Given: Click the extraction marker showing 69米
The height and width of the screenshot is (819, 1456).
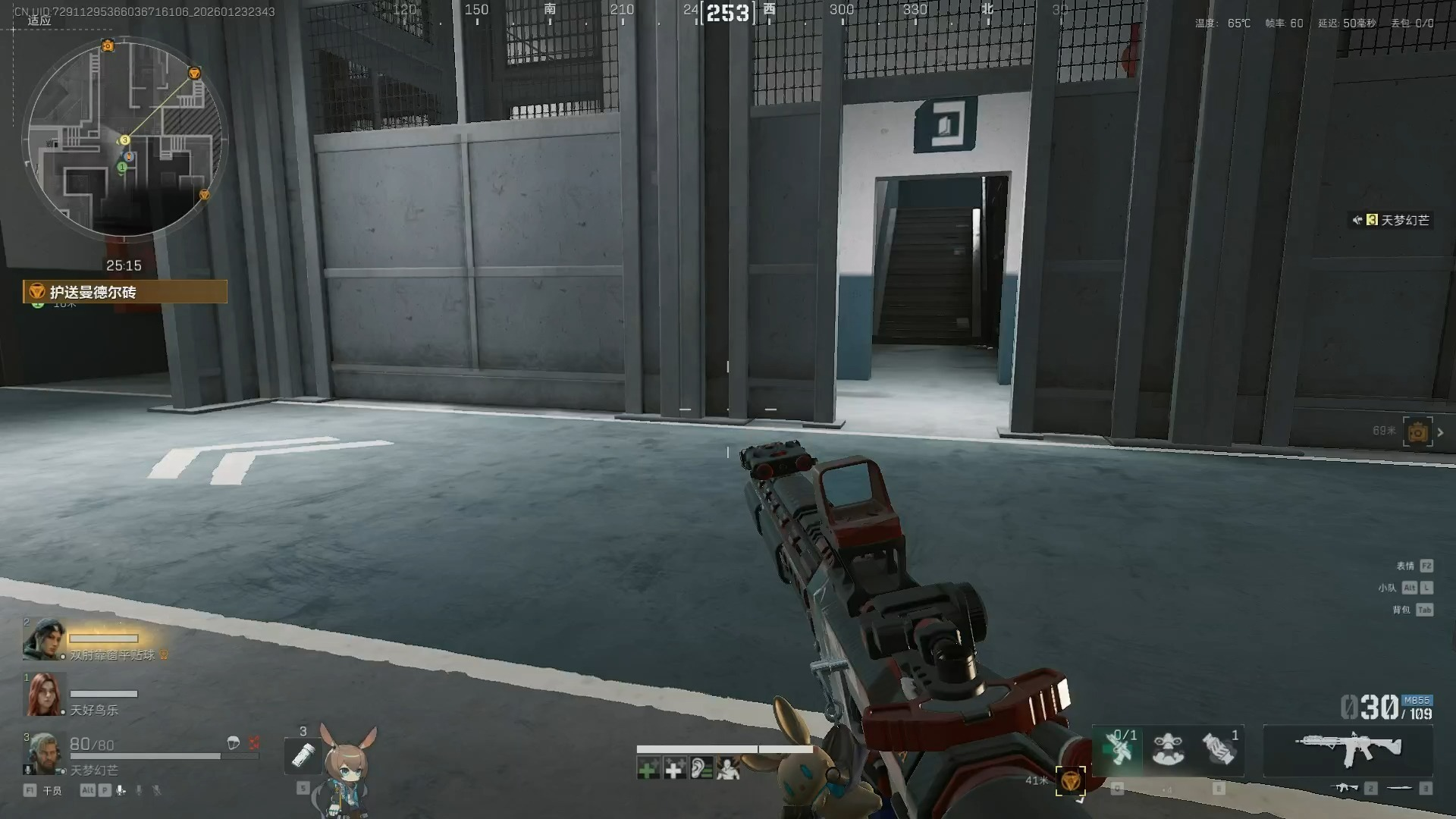Looking at the screenshot, I should pos(1417,432).
